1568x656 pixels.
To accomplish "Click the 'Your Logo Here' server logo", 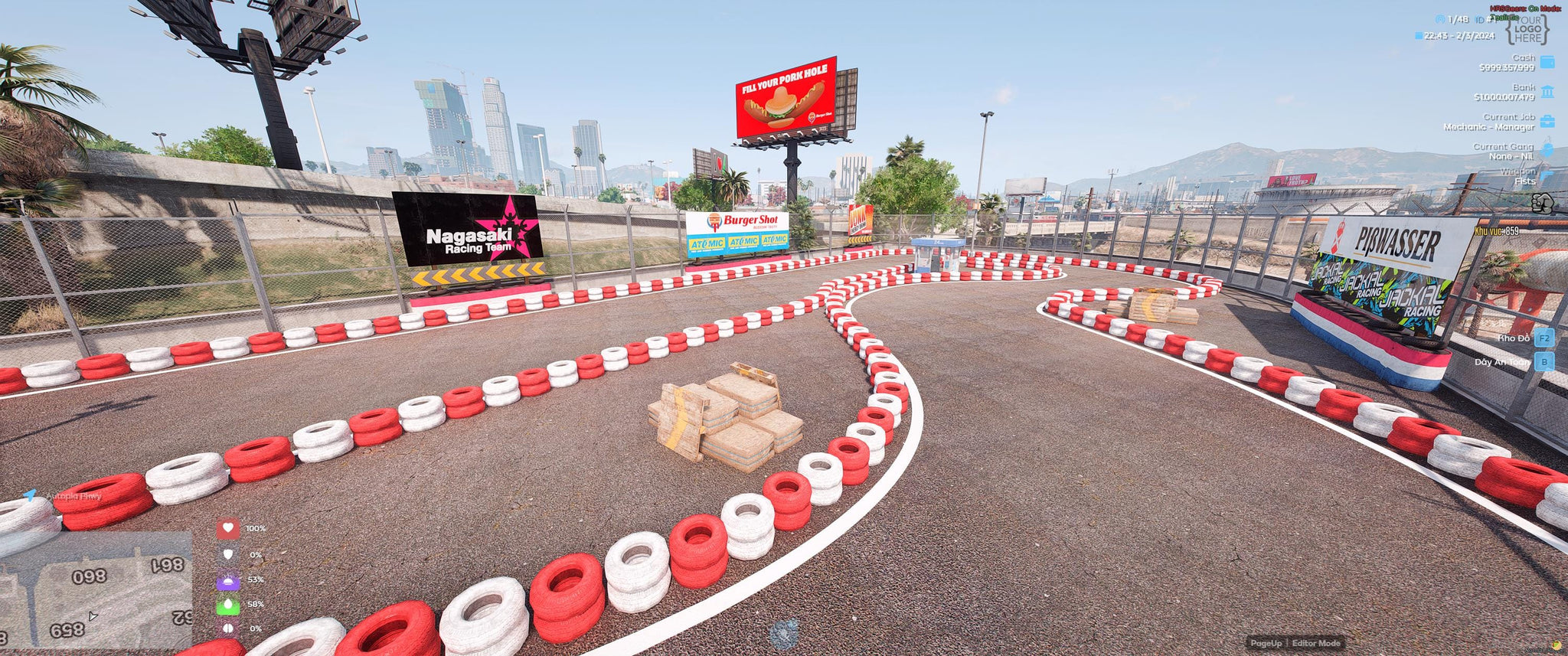I will 1527,29.
